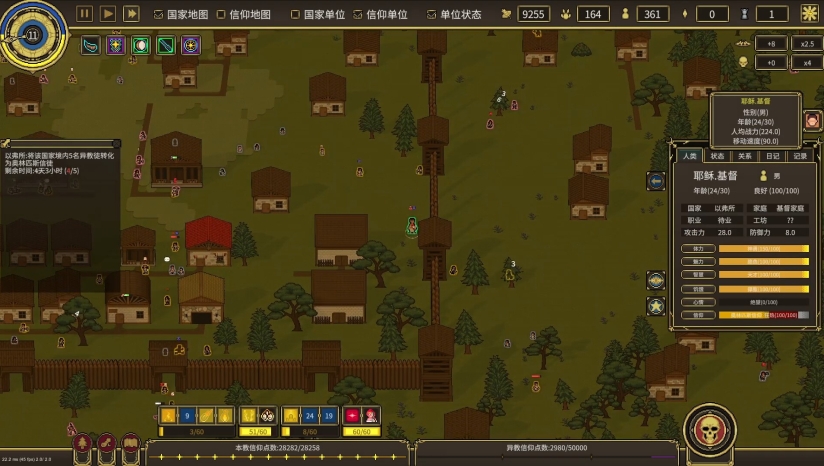Activate the fast-forward speed button

click(131, 14)
